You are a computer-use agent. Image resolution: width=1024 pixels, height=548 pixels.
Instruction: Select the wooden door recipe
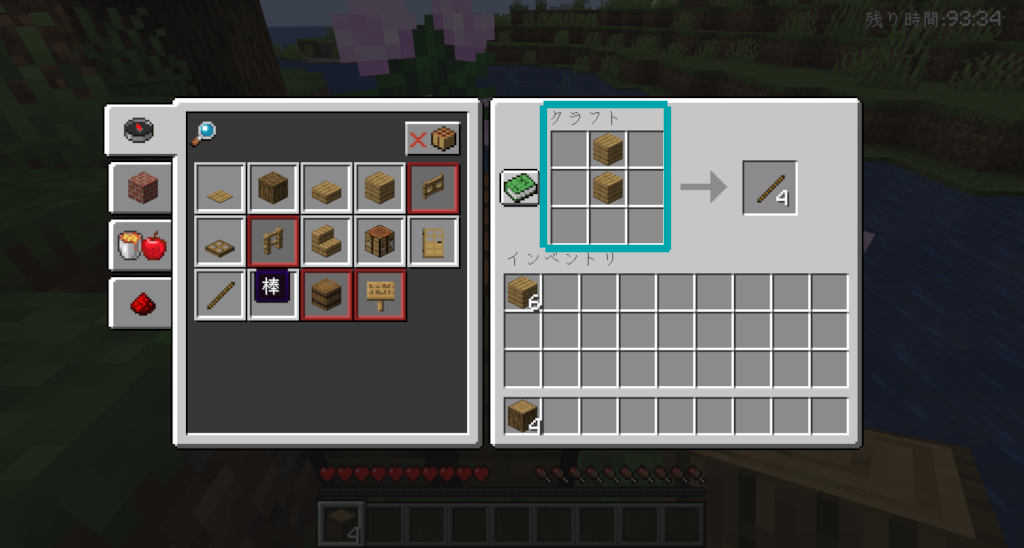[x=433, y=242]
